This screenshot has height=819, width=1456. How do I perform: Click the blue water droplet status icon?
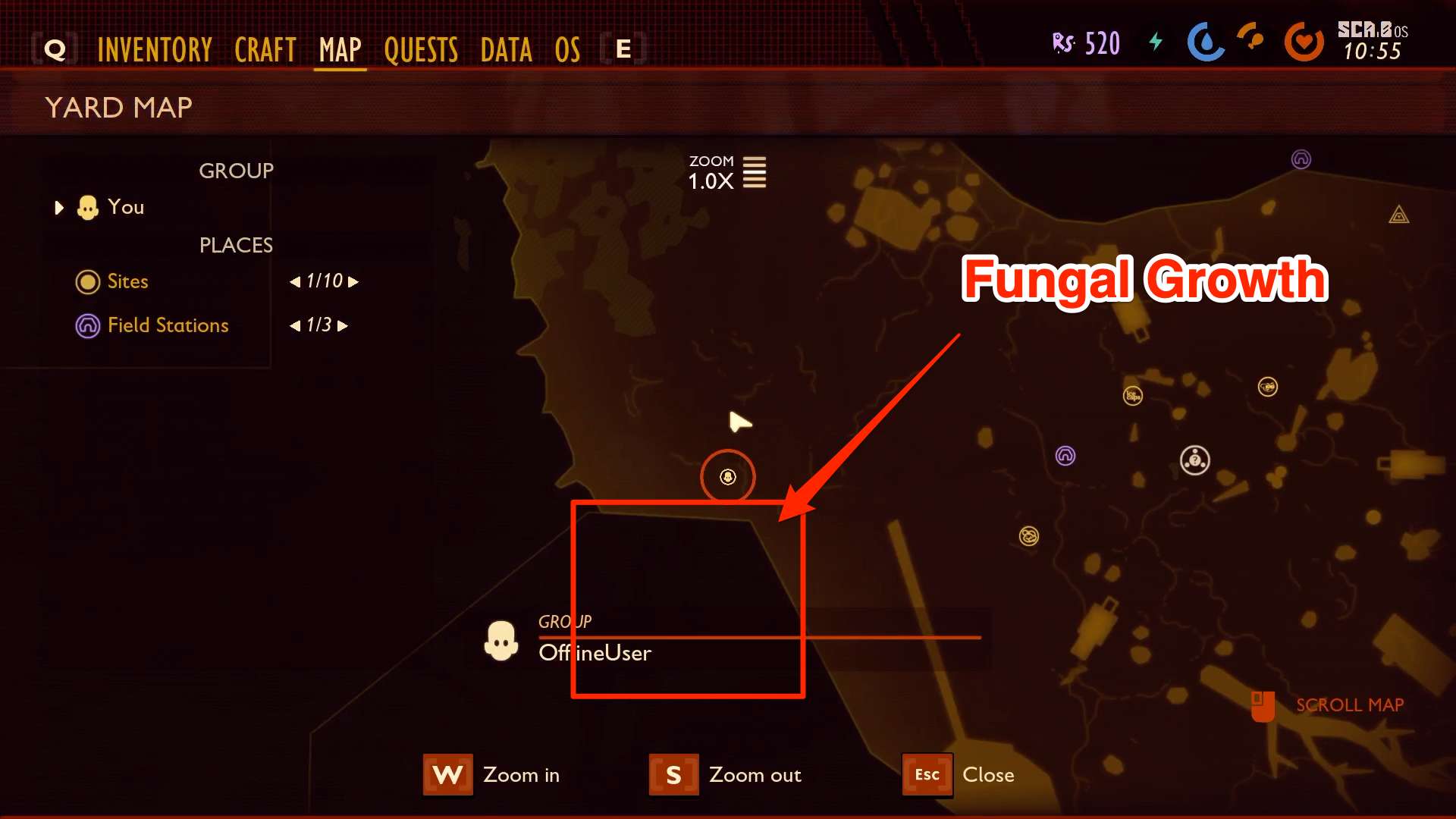pos(1206,43)
